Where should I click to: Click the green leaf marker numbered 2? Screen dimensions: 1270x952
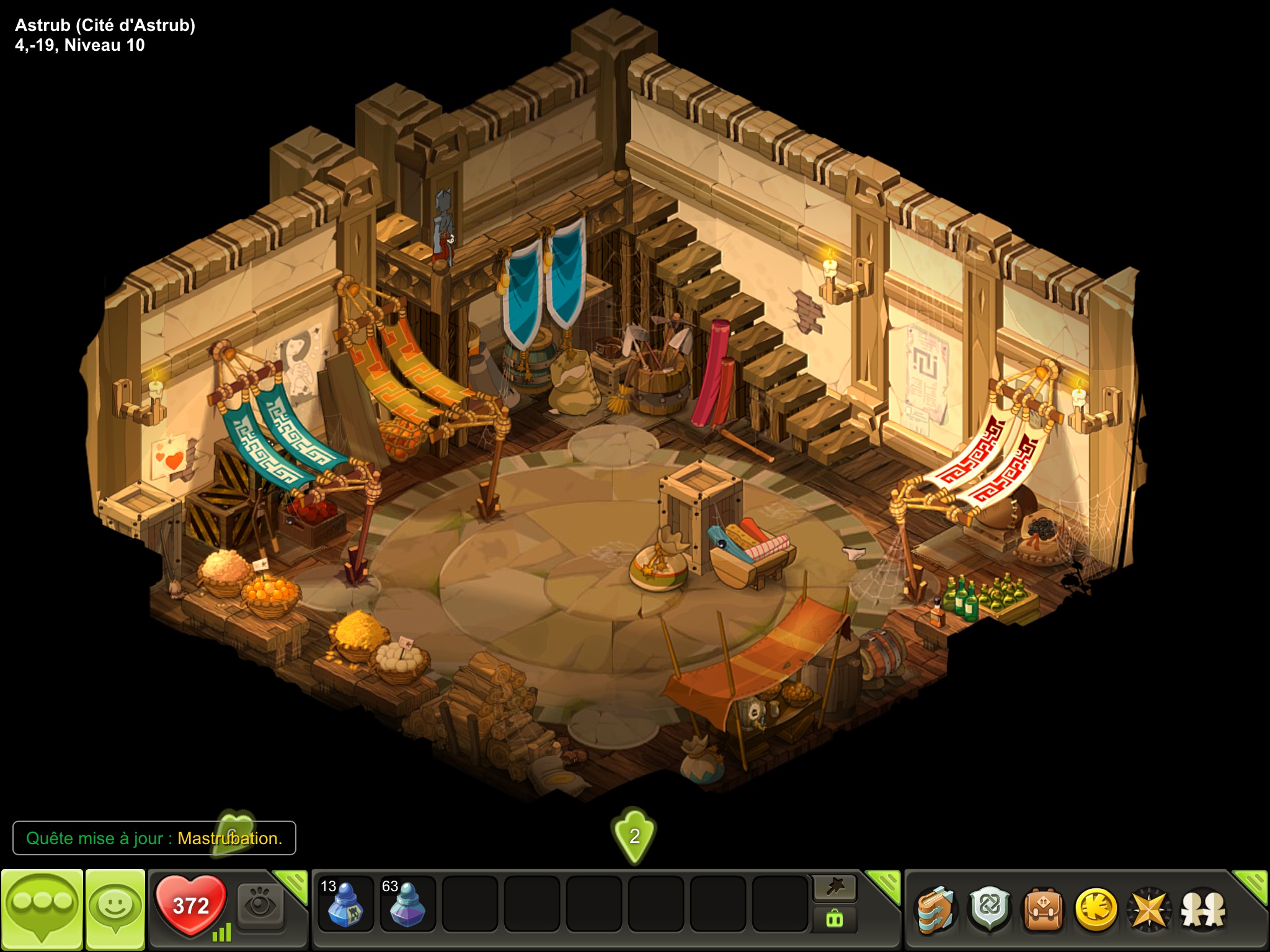[634, 835]
